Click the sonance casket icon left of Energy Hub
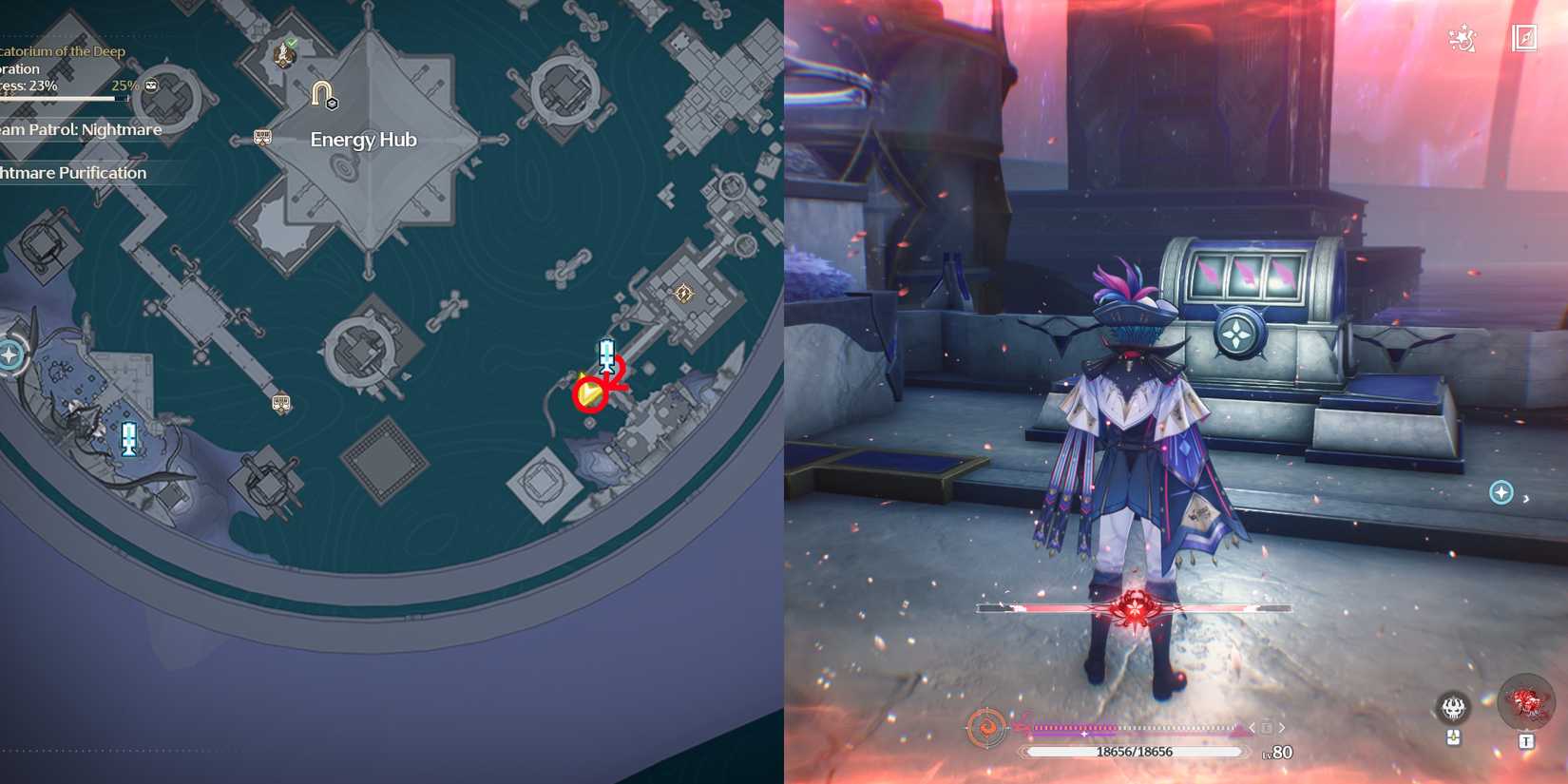Screen dimensions: 1568x784 (x=260, y=137)
